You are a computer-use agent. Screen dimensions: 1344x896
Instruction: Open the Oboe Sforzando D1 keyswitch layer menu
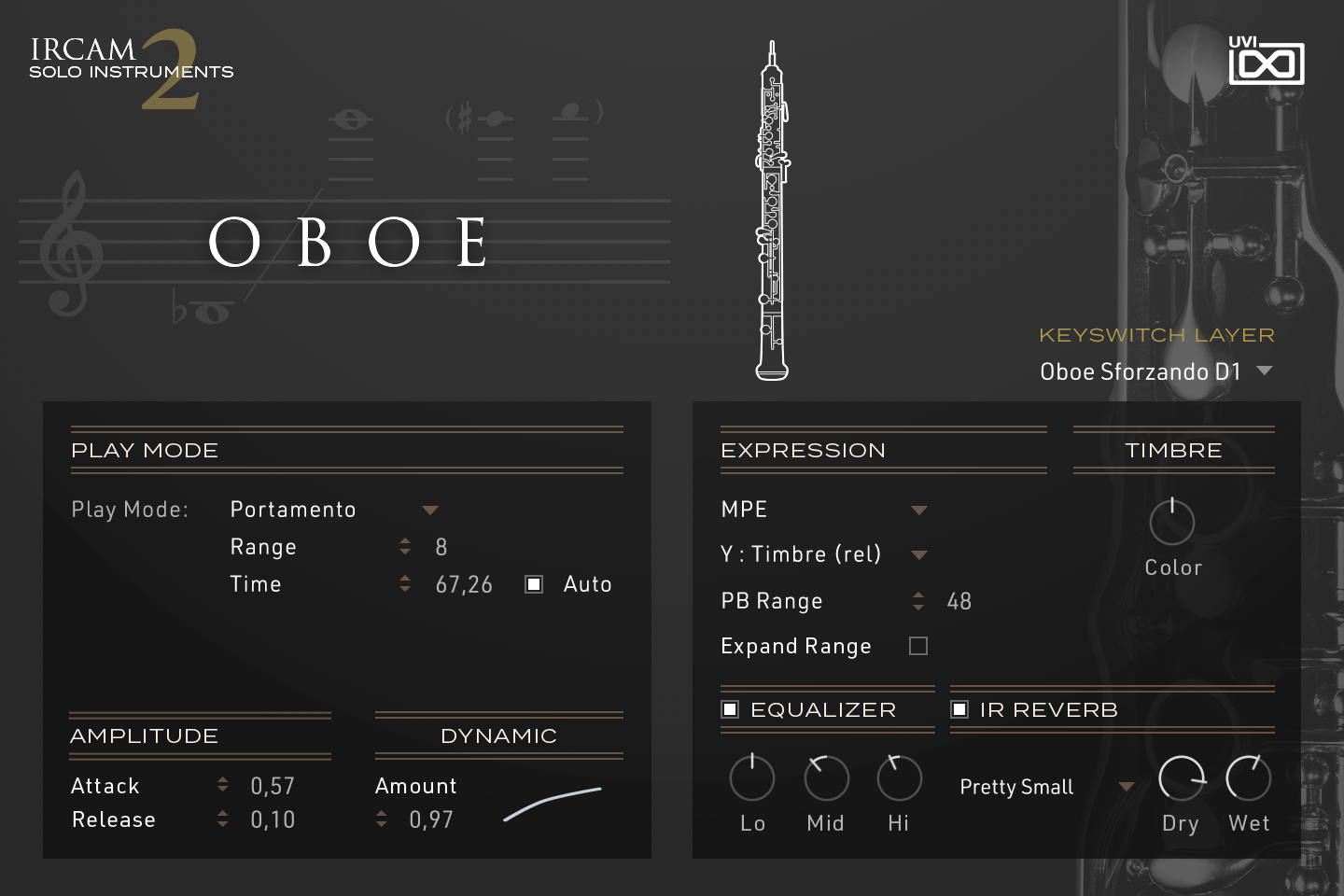[x=1155, y=371]
